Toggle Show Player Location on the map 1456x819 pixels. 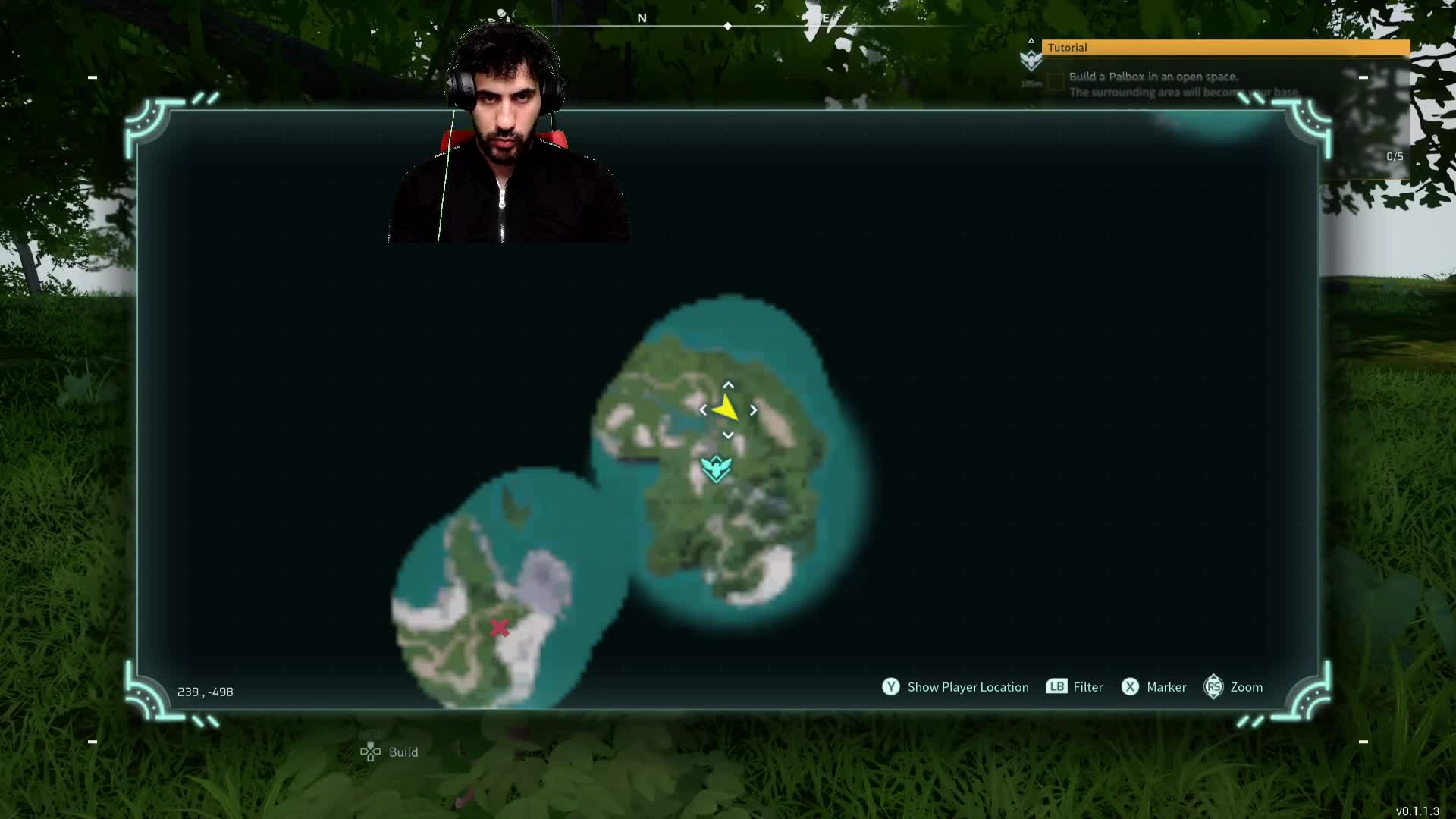pyautogui.click(x=968, y=687)
